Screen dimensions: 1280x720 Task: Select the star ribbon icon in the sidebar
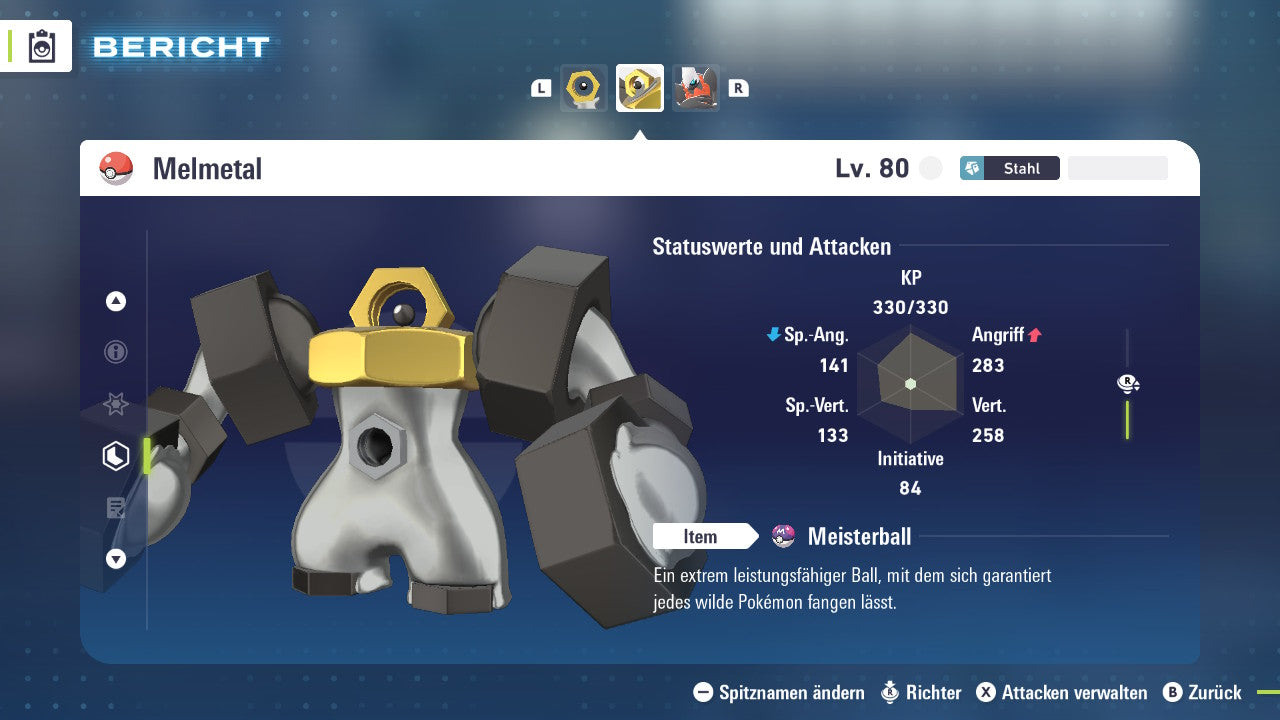(115, 404)
